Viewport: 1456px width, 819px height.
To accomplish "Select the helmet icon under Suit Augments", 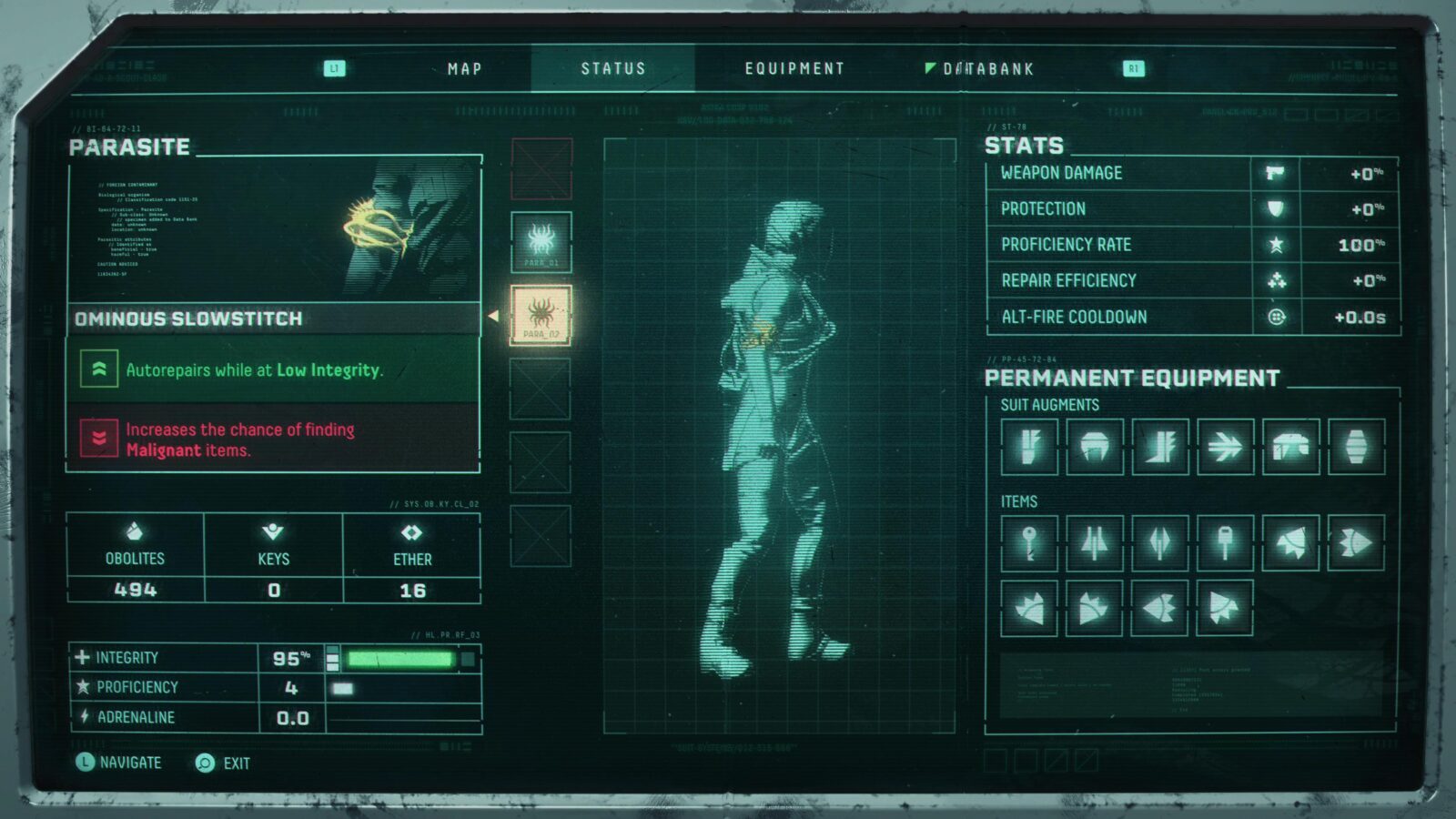I will (x=1095, y=446).
